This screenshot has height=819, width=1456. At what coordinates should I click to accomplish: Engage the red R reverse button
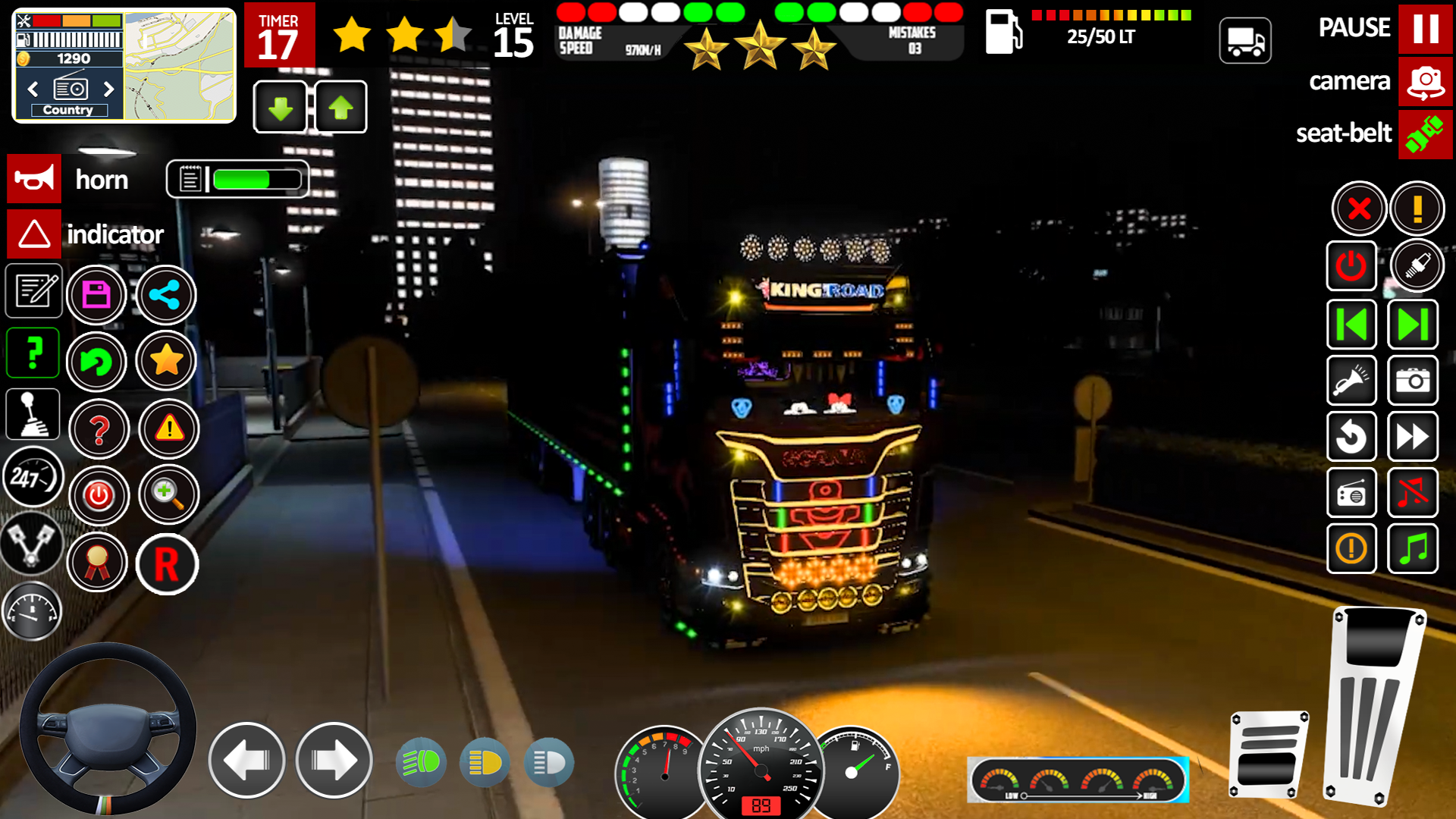[167, 564]
